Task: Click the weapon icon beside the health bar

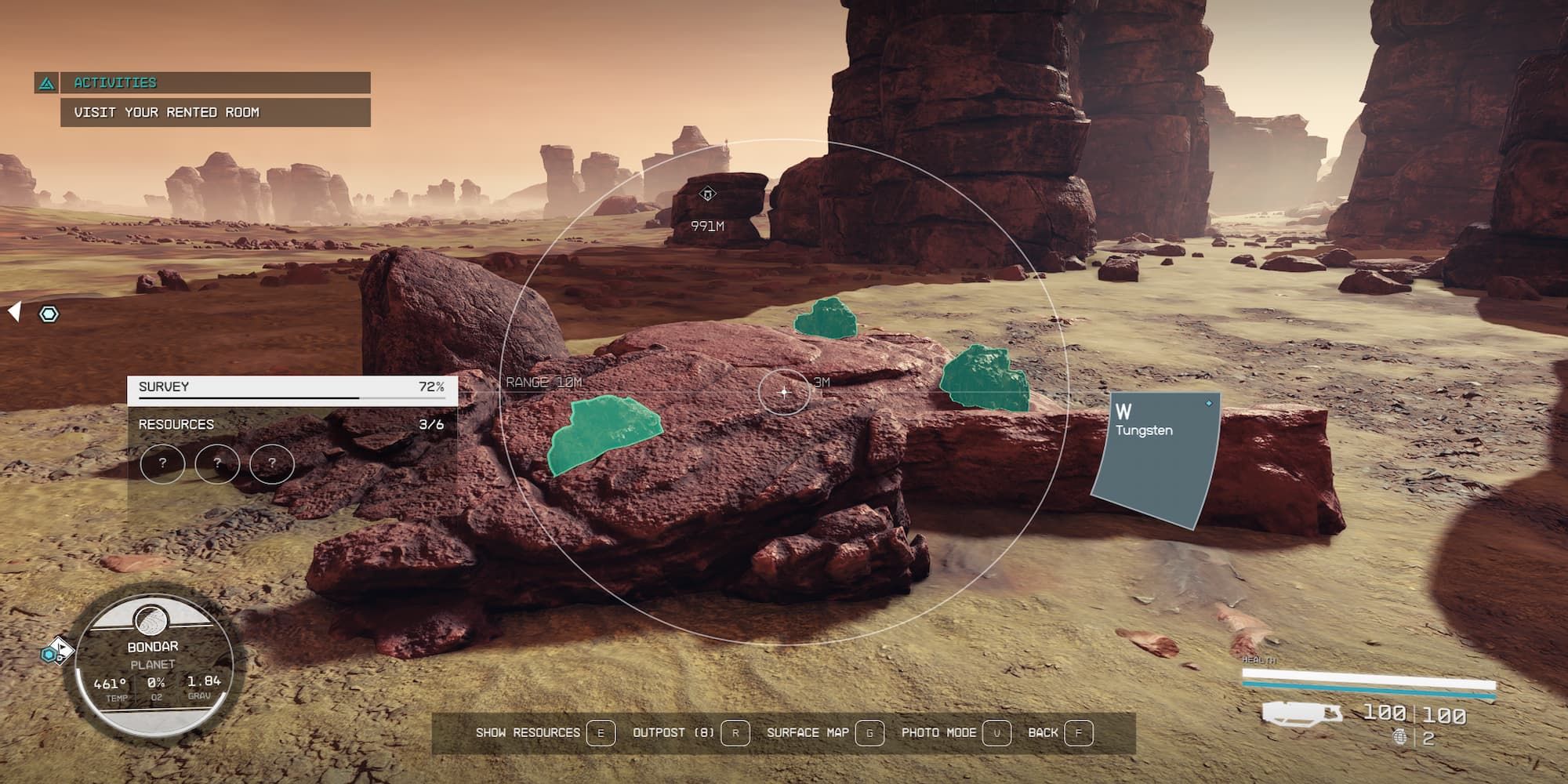Action: pos(1302,713)
